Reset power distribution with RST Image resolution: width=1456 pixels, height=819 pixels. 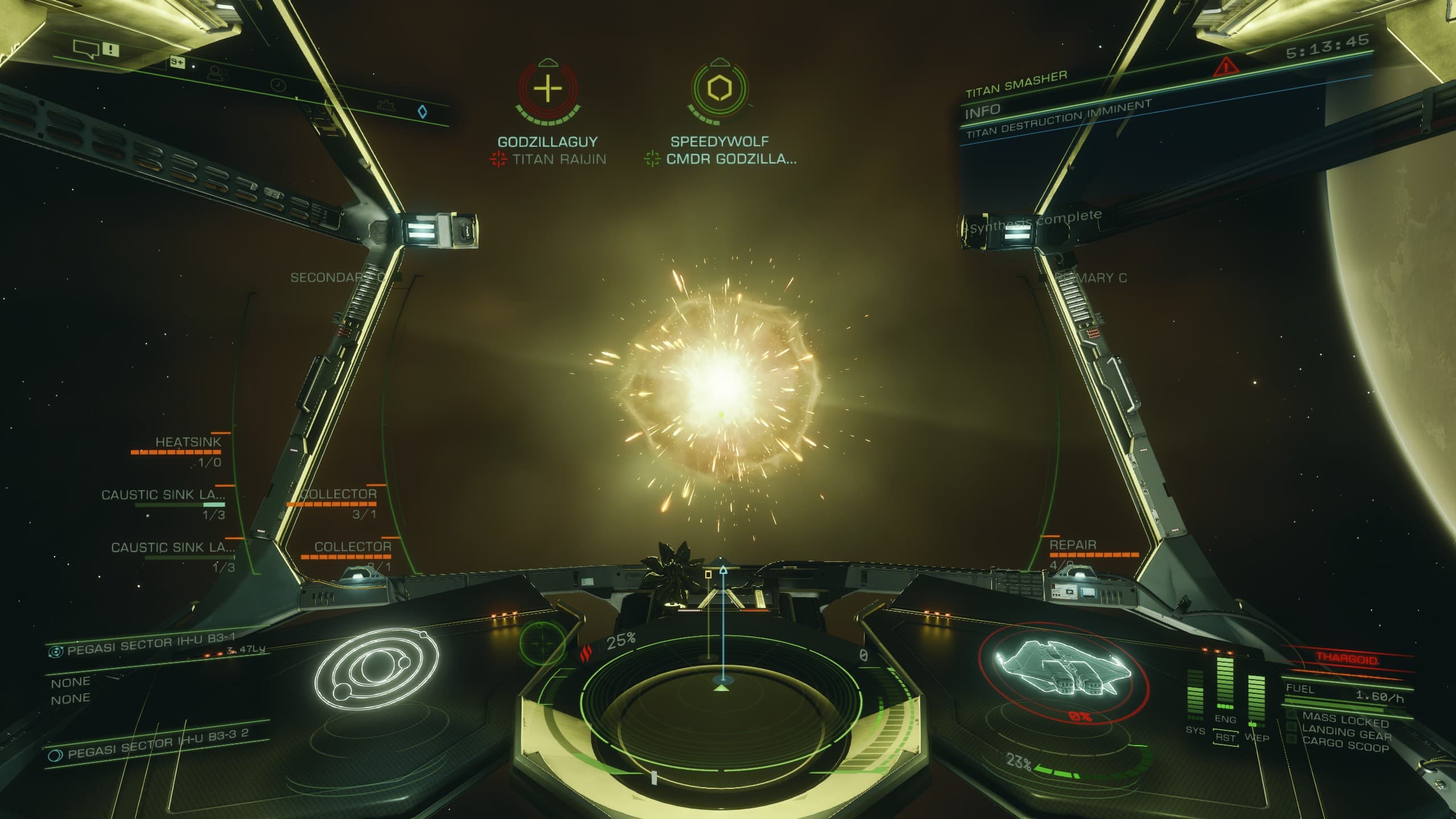(1225, 738)
